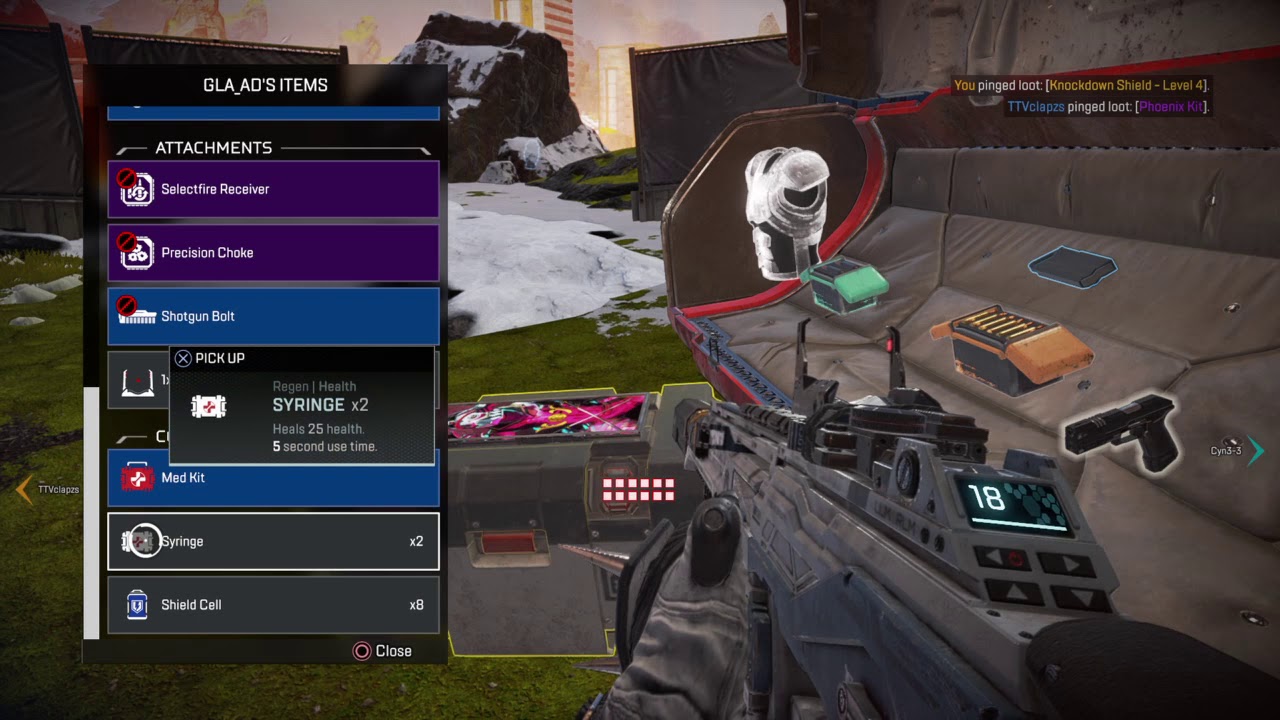1280x720 pixels.
Task: Pick up the Syringe x2 row
Action: (x=273, y=541)
